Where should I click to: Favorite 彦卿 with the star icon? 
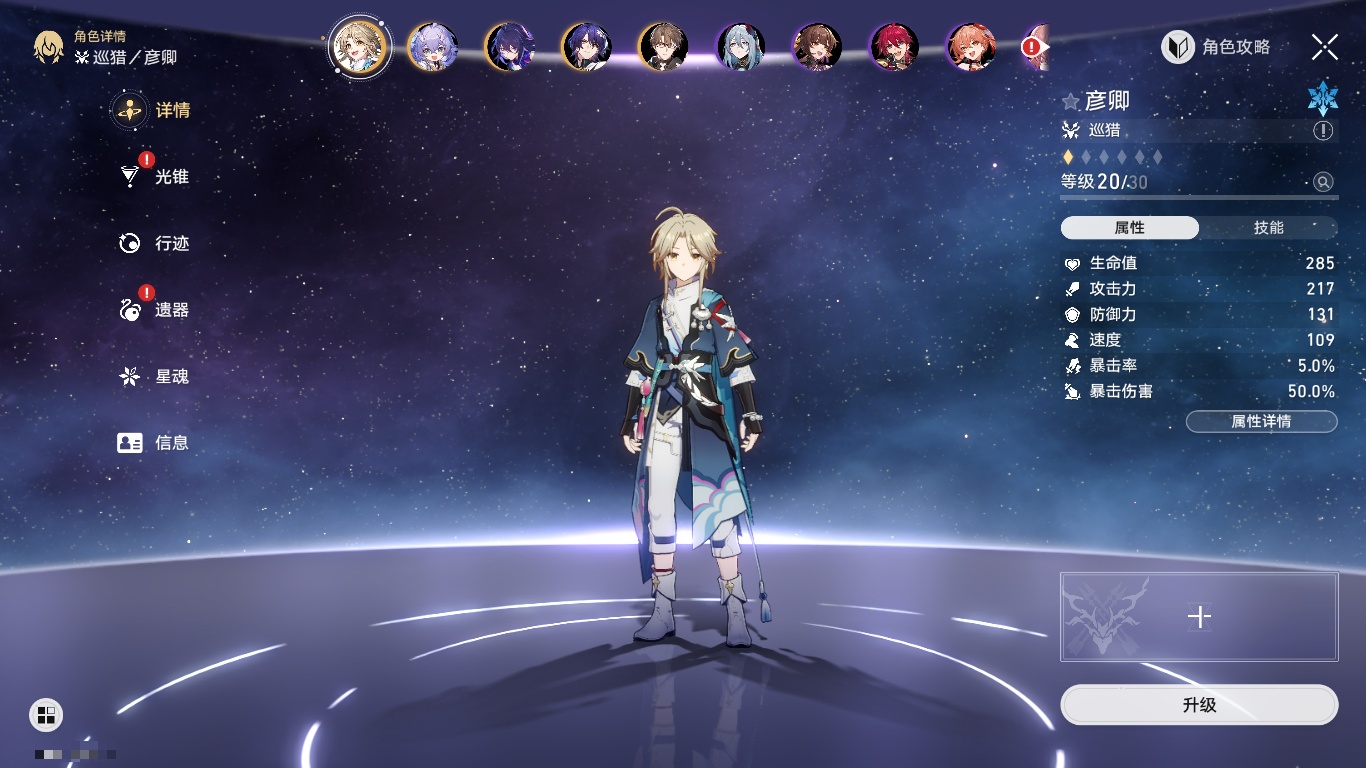point(1071,102)
